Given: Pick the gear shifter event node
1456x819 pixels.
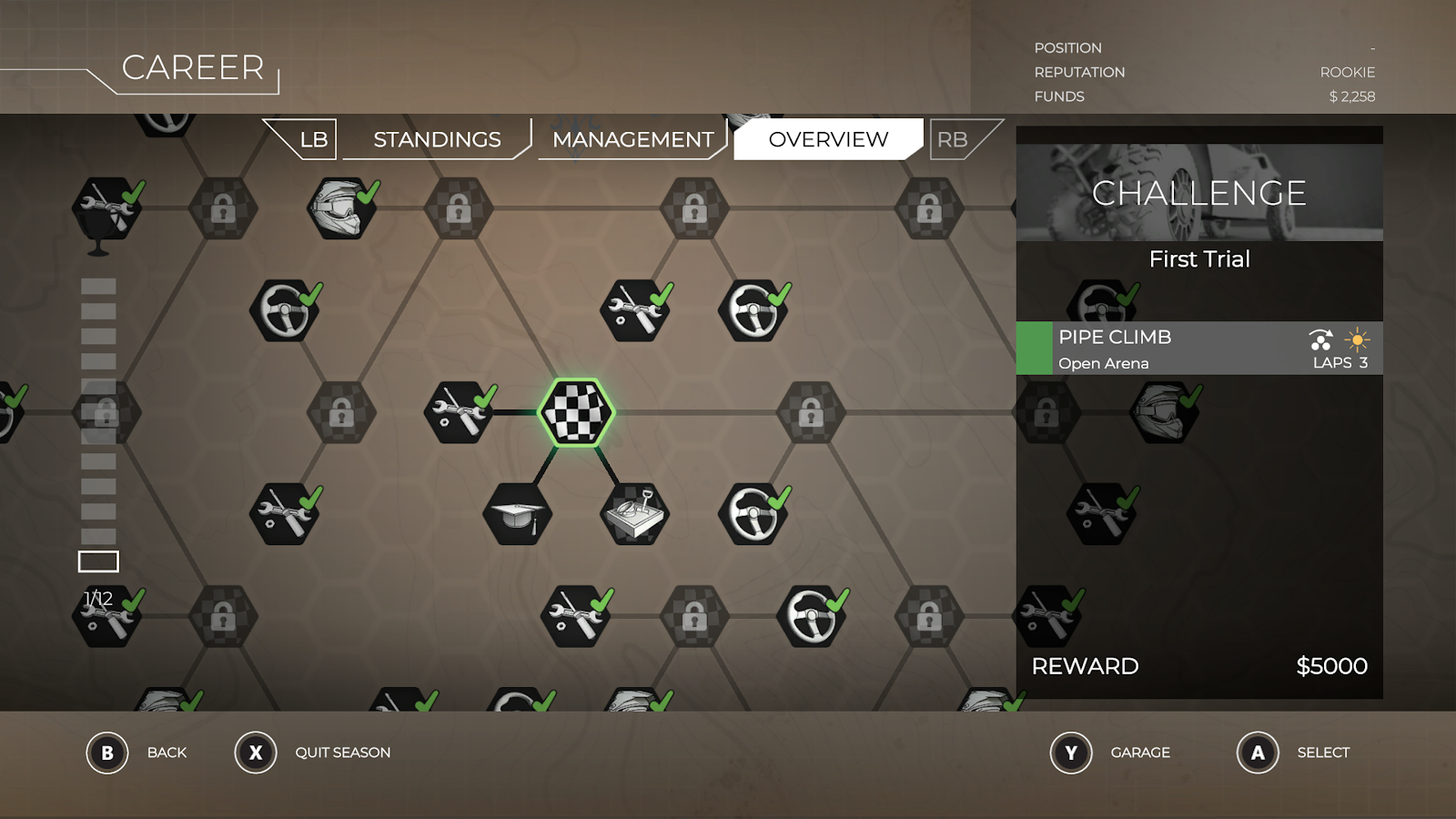Looking at the screenshot, I should (635, 514).
